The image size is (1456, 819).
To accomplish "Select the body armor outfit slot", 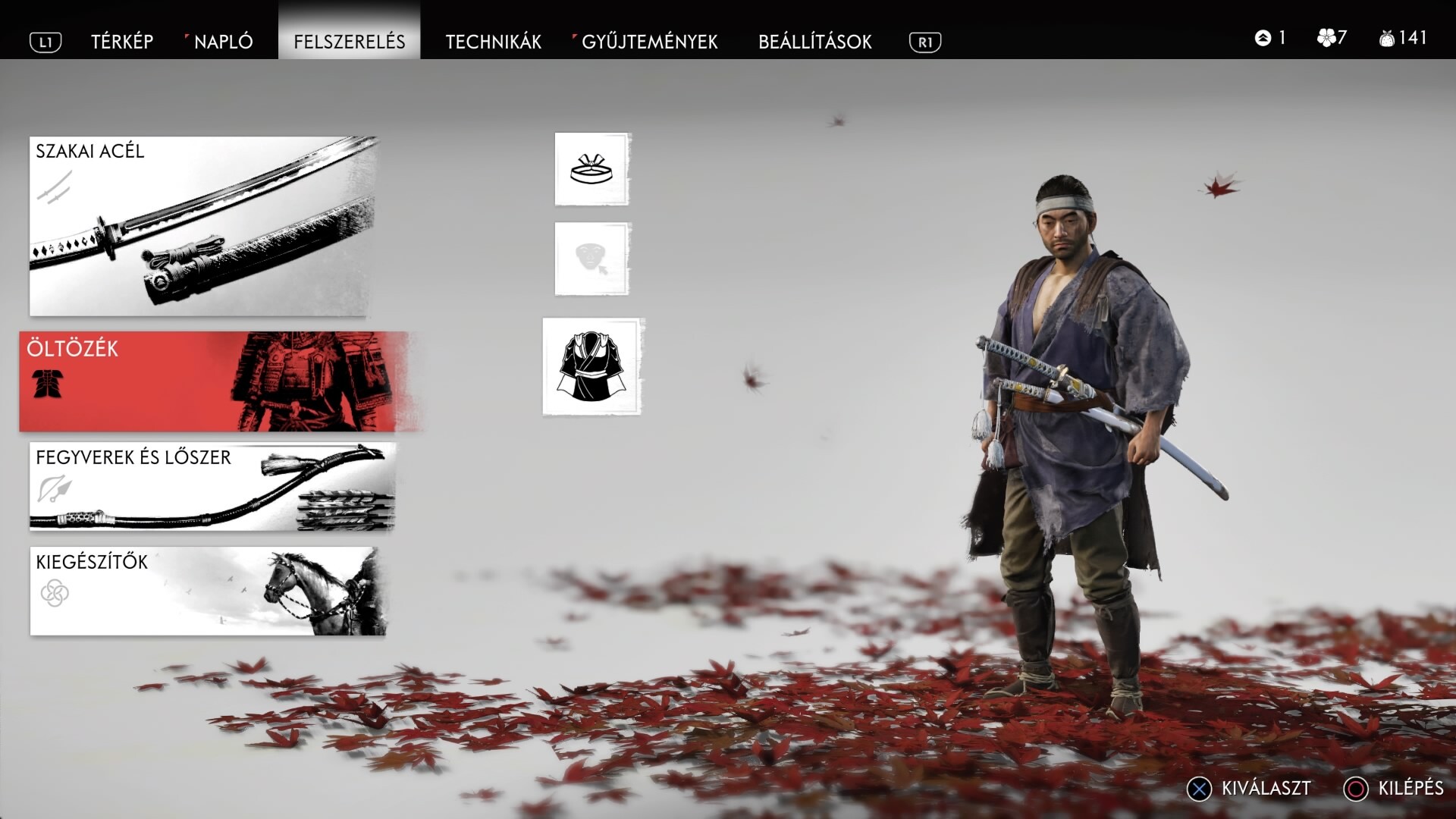I will pyautogui.click(x=592, y=367).
